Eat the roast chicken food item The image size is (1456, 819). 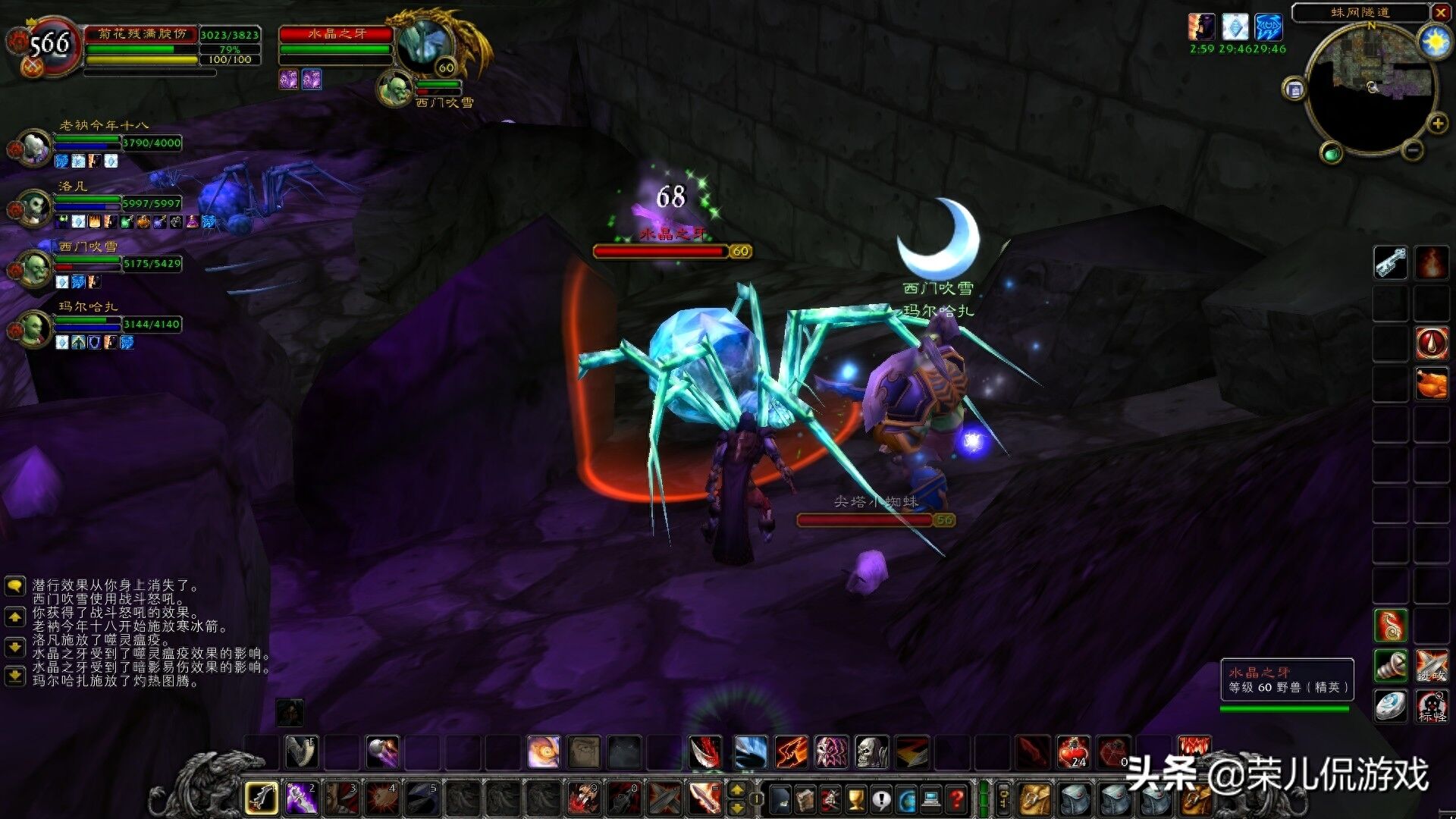(1432, 383)
